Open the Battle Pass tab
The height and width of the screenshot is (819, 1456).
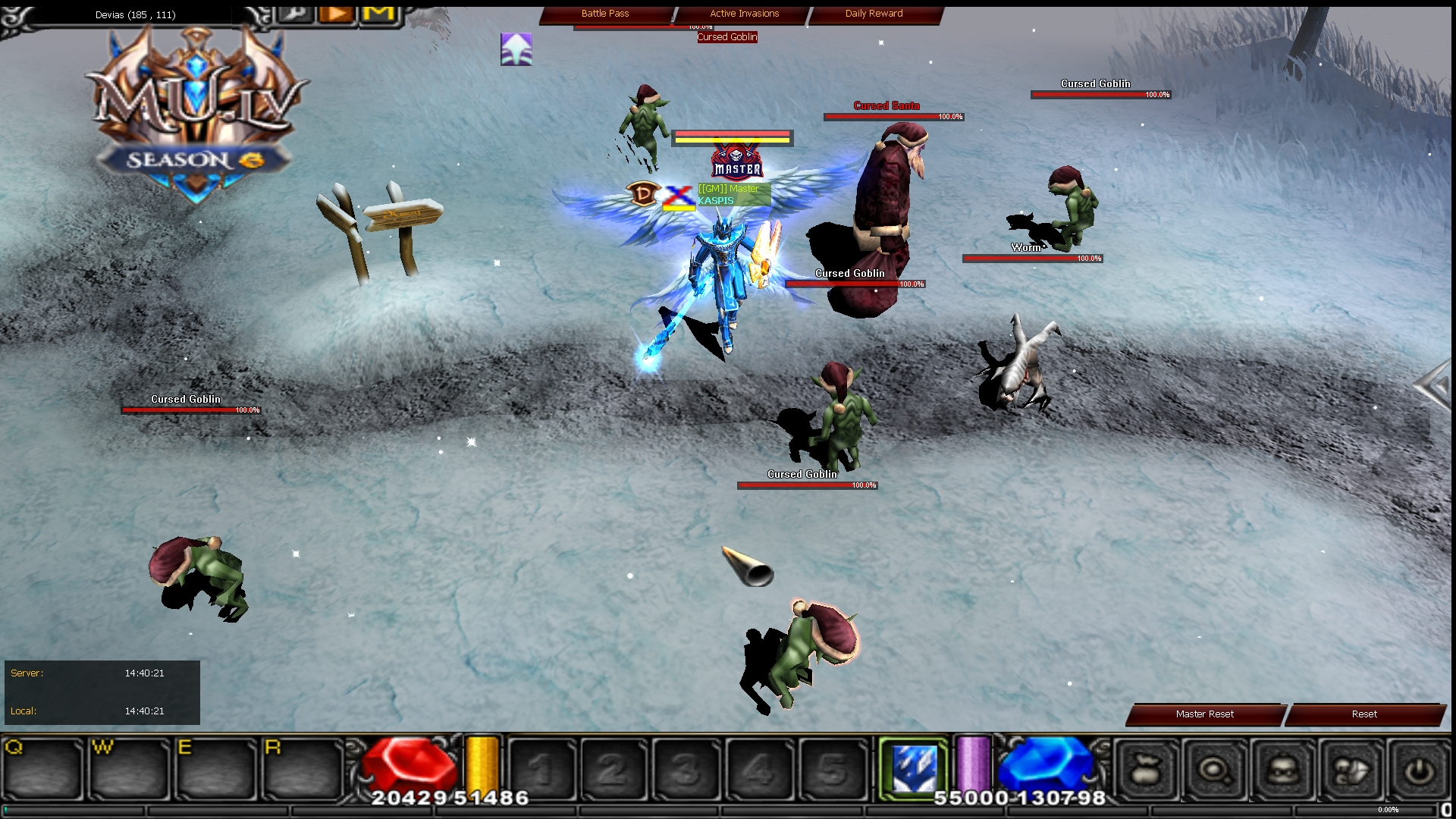pyautogui.click(x=605, y=13)
